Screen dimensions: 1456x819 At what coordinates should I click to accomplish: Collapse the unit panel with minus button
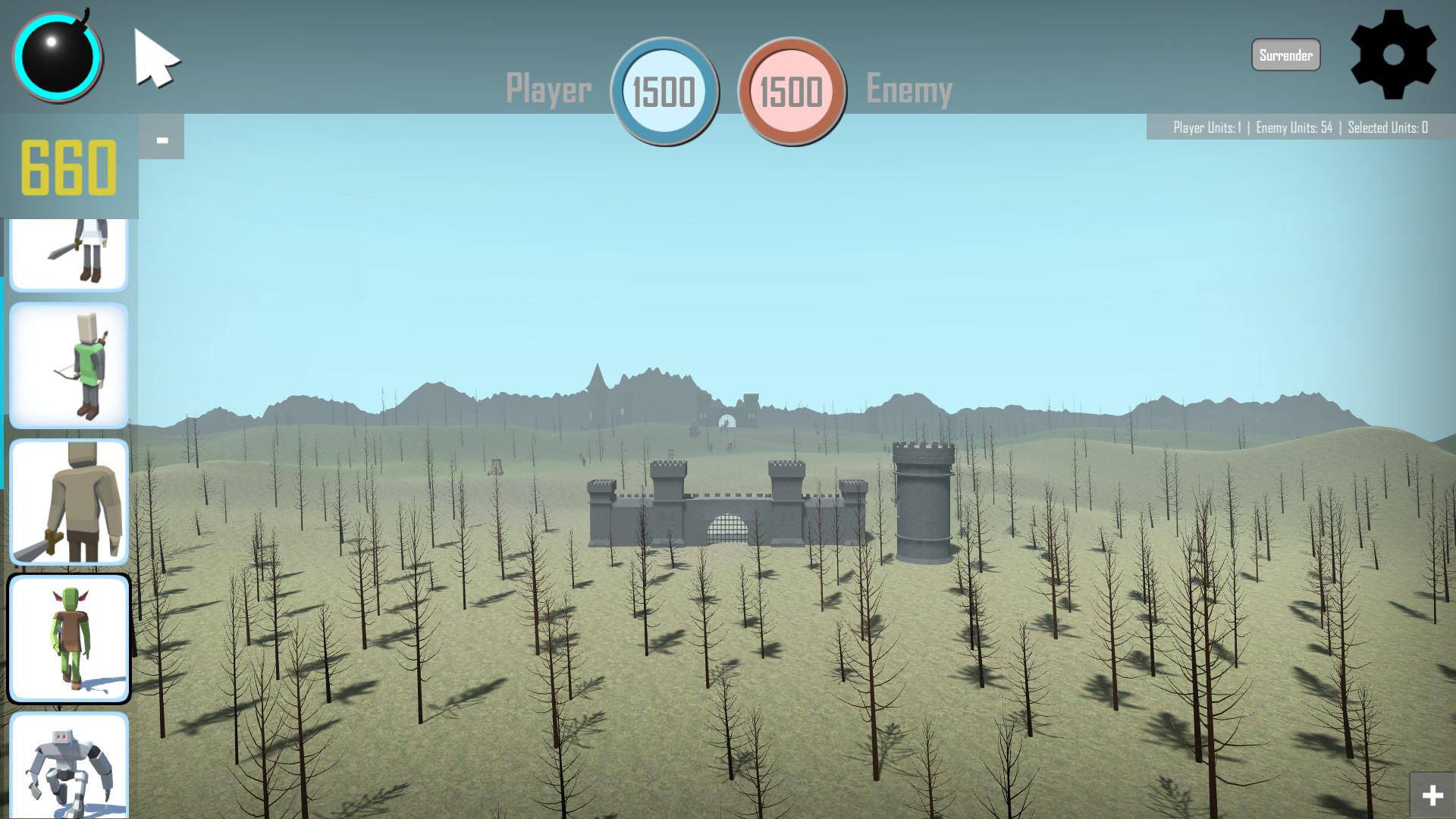[162, 140]
